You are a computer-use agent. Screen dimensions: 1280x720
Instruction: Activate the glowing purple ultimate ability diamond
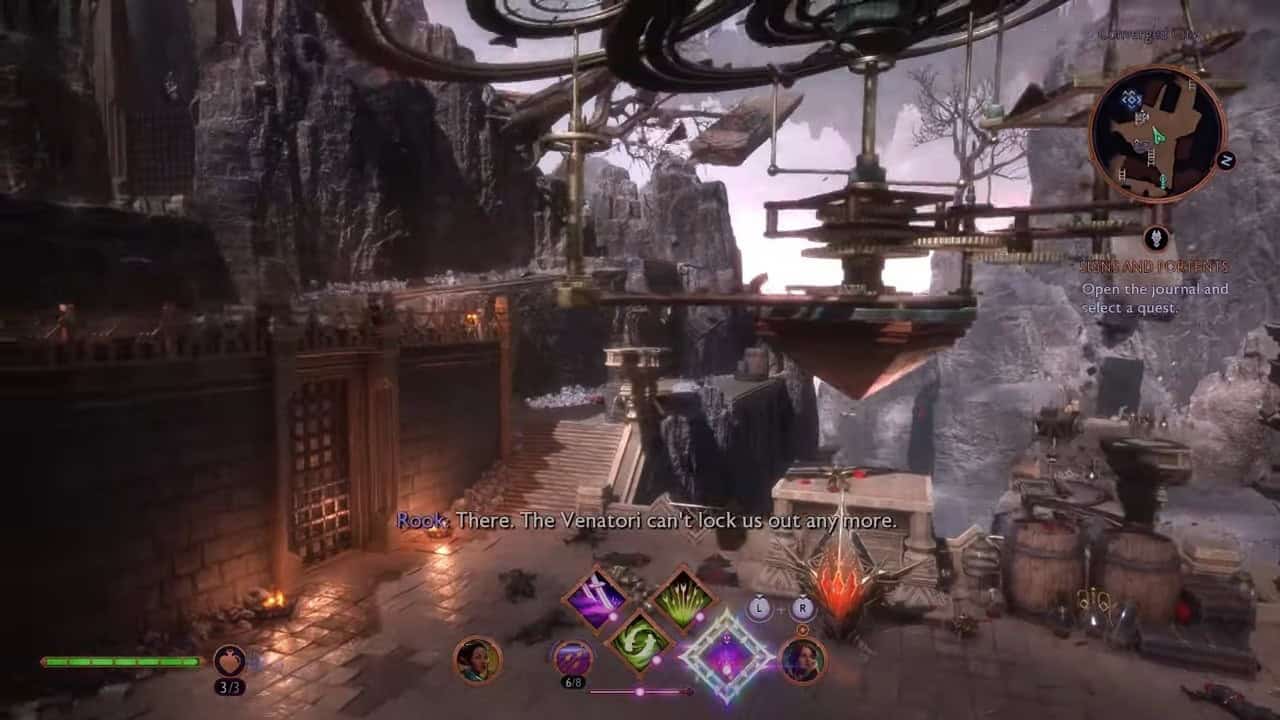point(727,657)
